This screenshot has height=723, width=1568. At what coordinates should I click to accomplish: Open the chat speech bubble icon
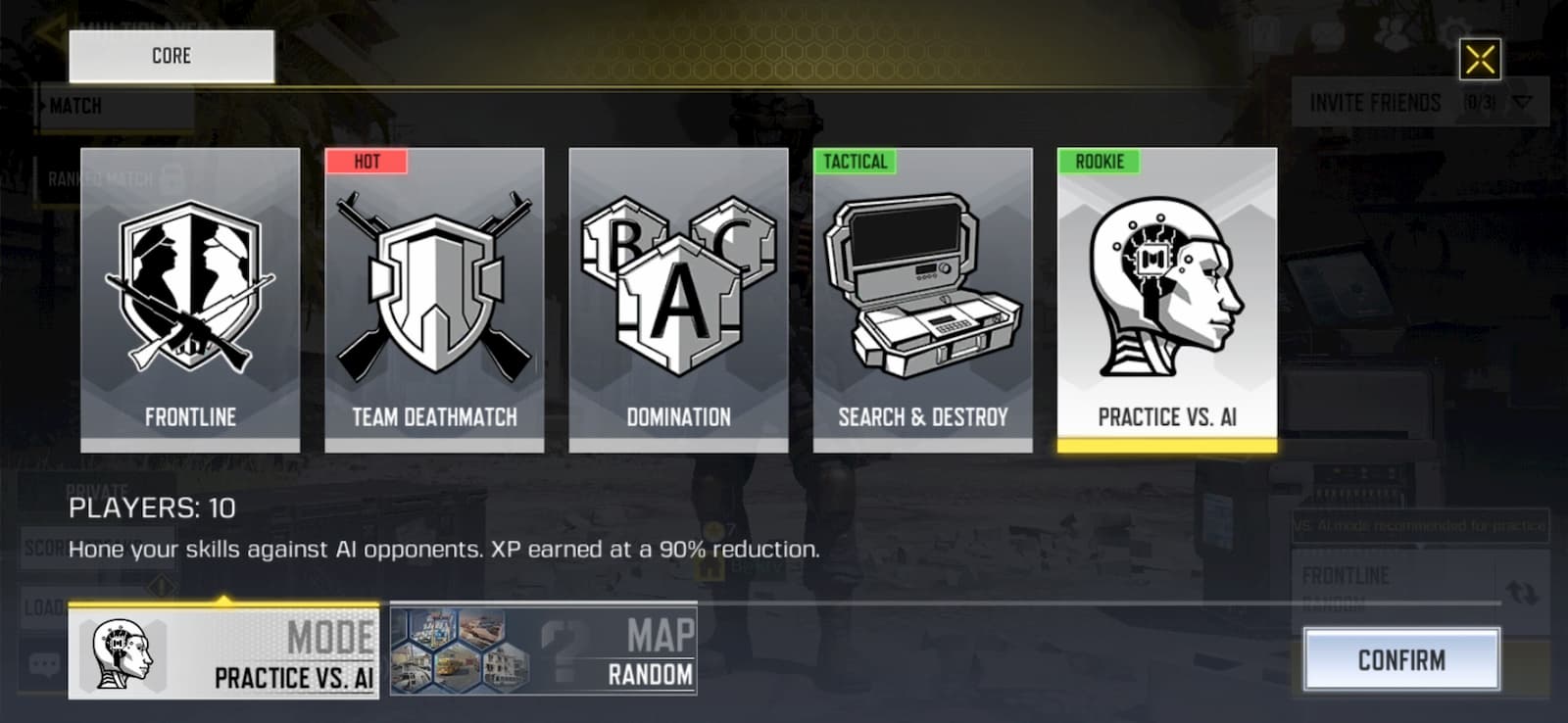[44, 662]
